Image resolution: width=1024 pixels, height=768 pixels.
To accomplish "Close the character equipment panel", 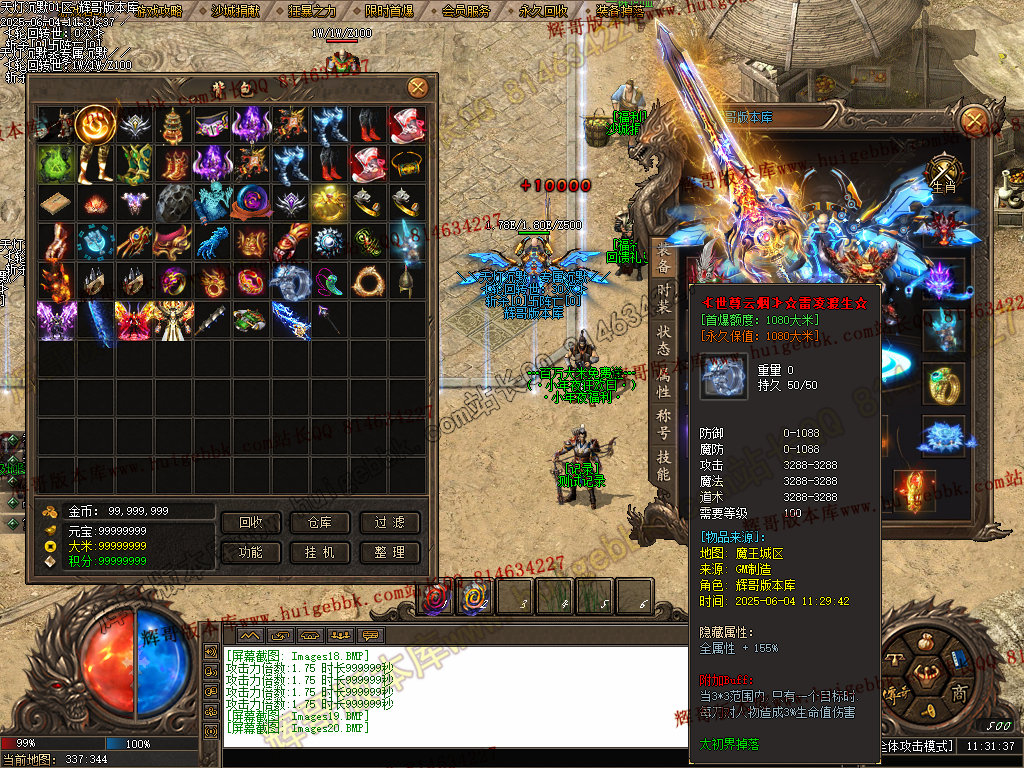I will point(972,122).
